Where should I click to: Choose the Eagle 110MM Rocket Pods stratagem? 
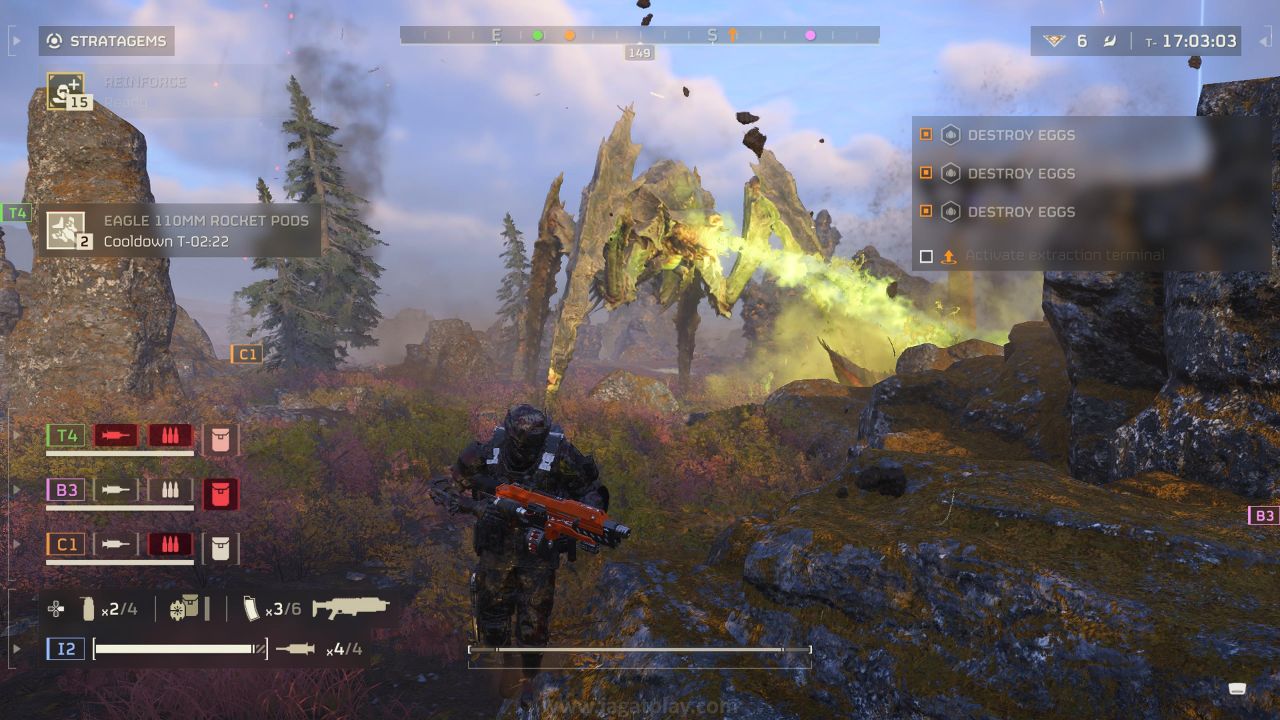[x=66, y=229]
